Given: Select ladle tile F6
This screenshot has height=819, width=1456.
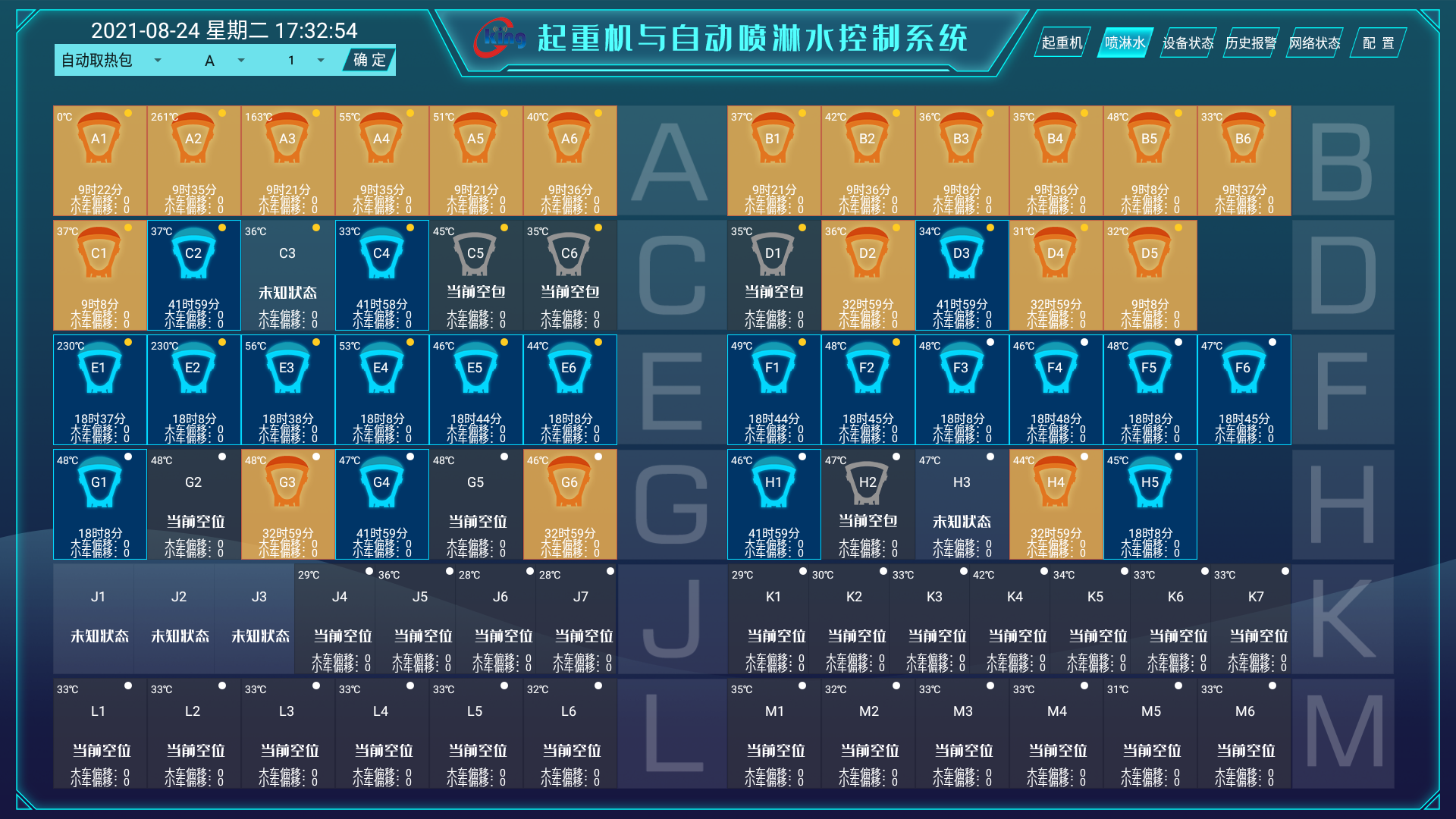Looking at the screenshot, I should click(1244, 390).
